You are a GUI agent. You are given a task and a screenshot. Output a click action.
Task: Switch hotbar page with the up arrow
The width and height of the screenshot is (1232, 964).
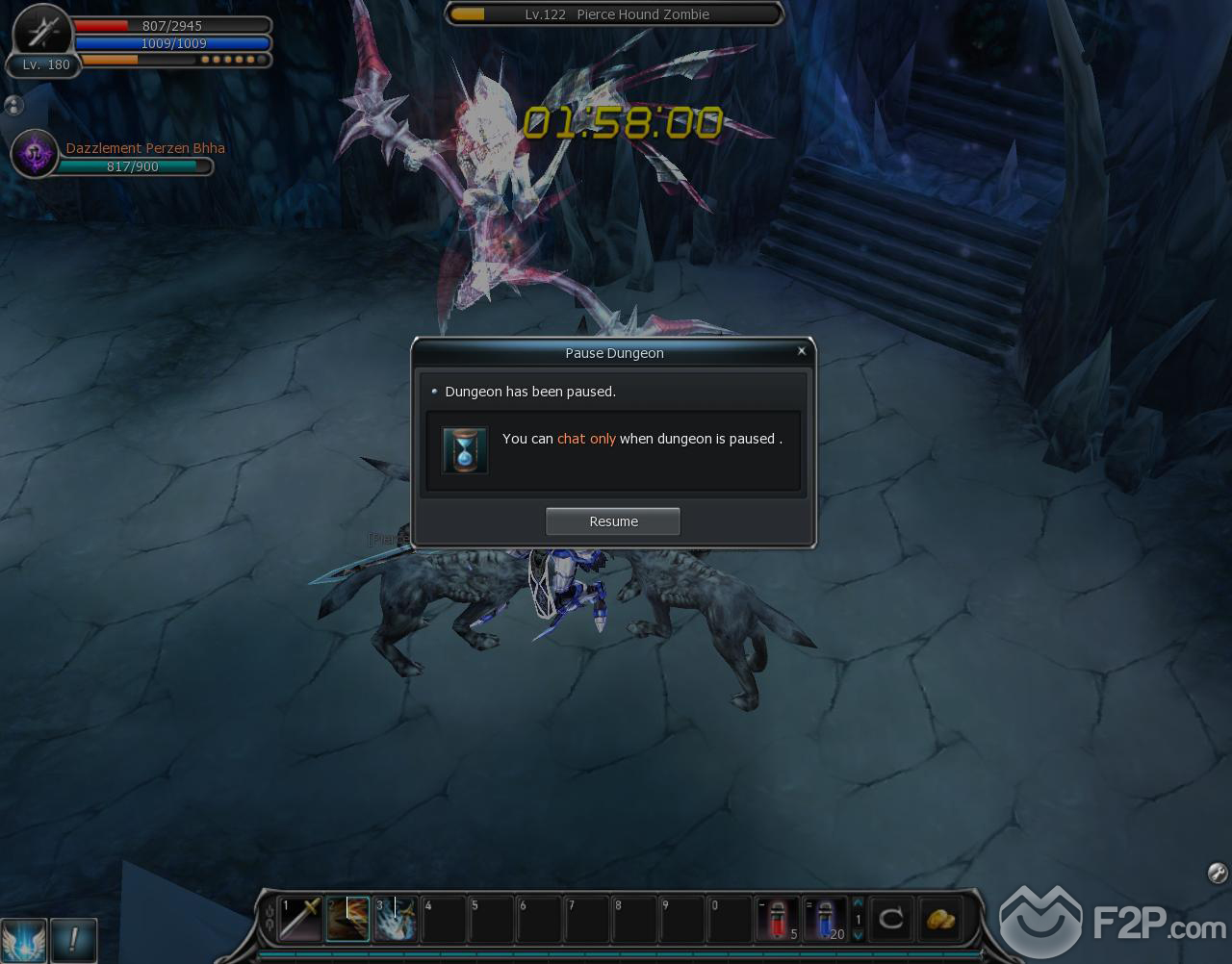[859, 904]
